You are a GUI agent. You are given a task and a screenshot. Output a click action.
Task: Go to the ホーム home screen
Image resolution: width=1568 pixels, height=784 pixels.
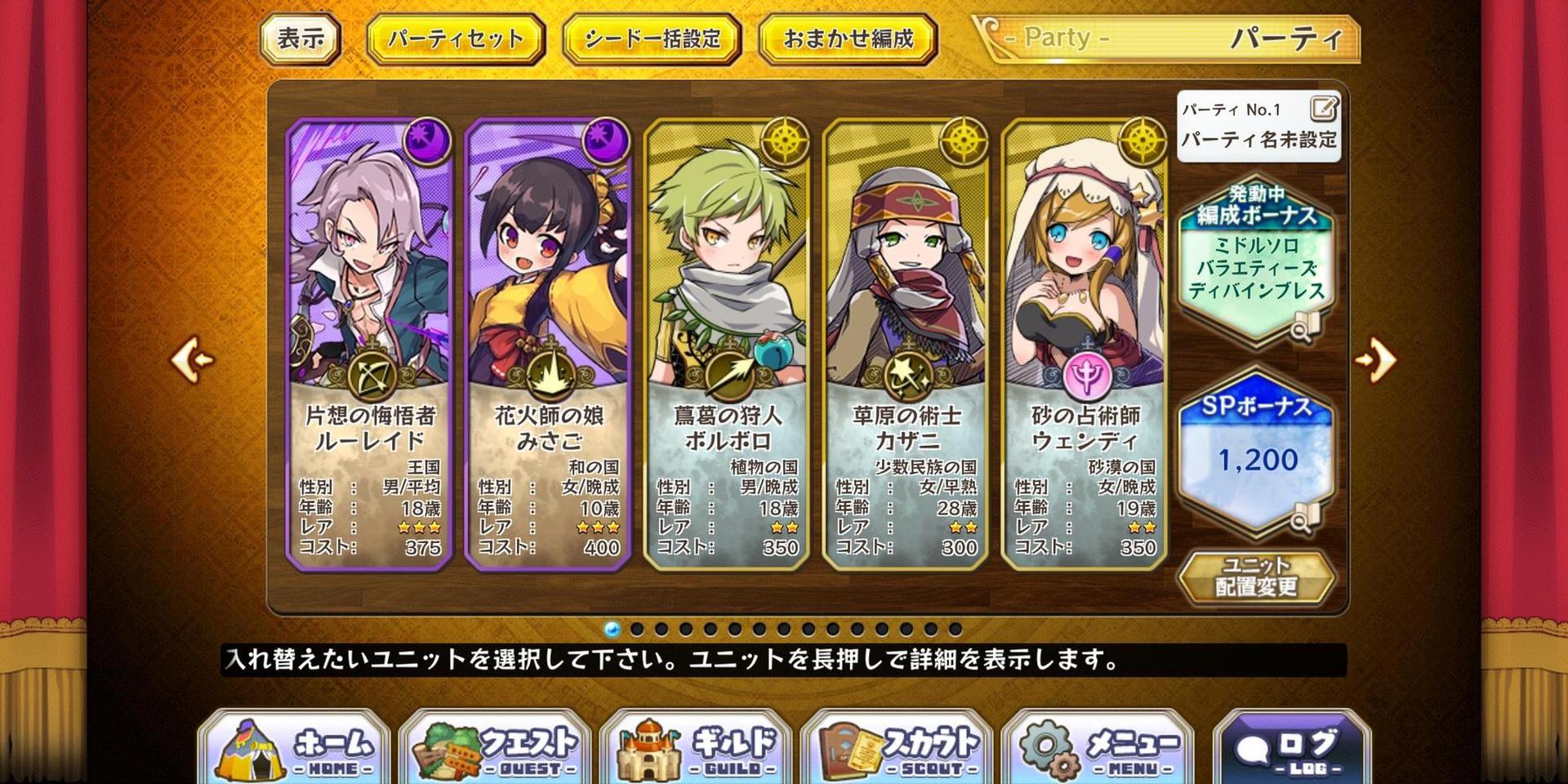click(x=294, y=749)
